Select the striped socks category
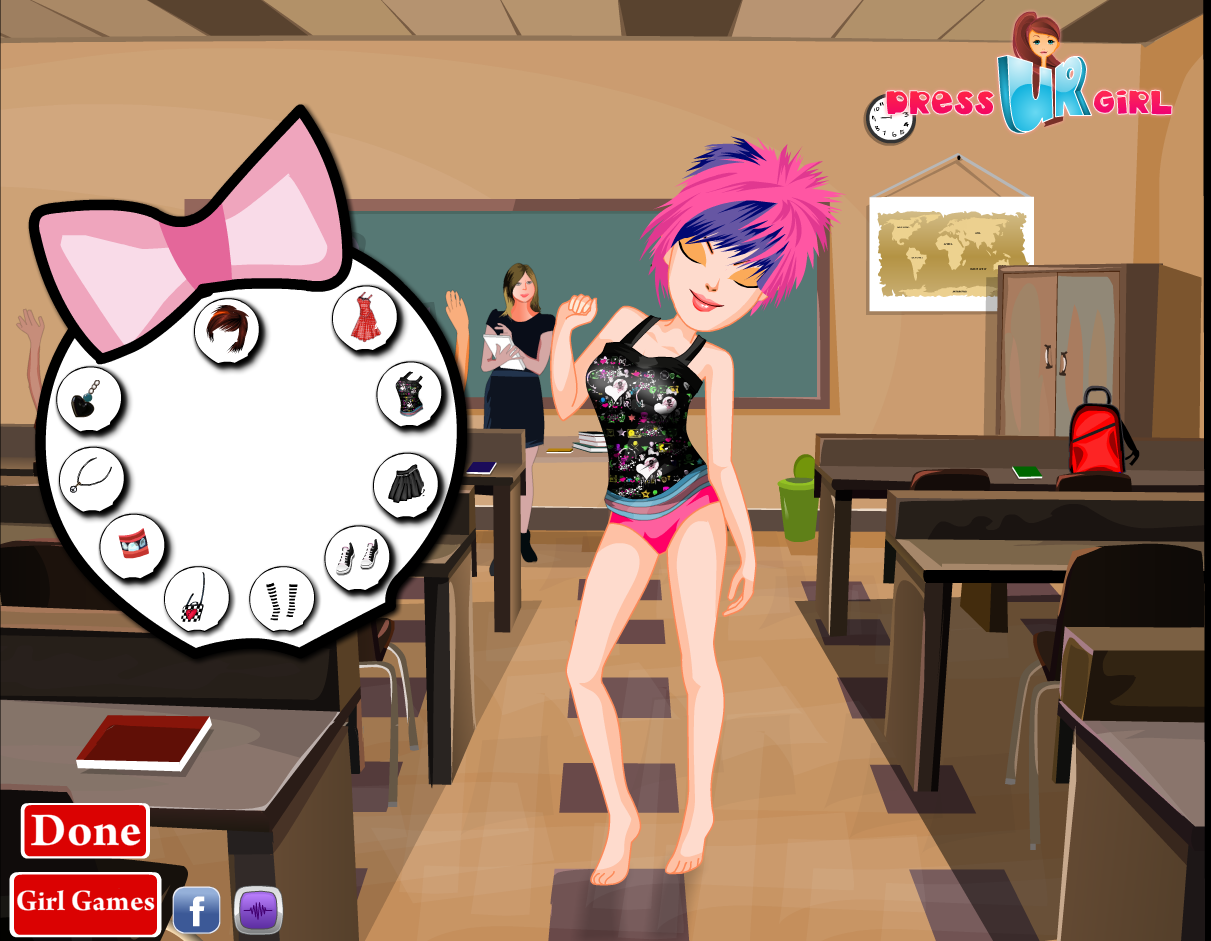The height and width of the screenshot is (941, 1211). 282,599
